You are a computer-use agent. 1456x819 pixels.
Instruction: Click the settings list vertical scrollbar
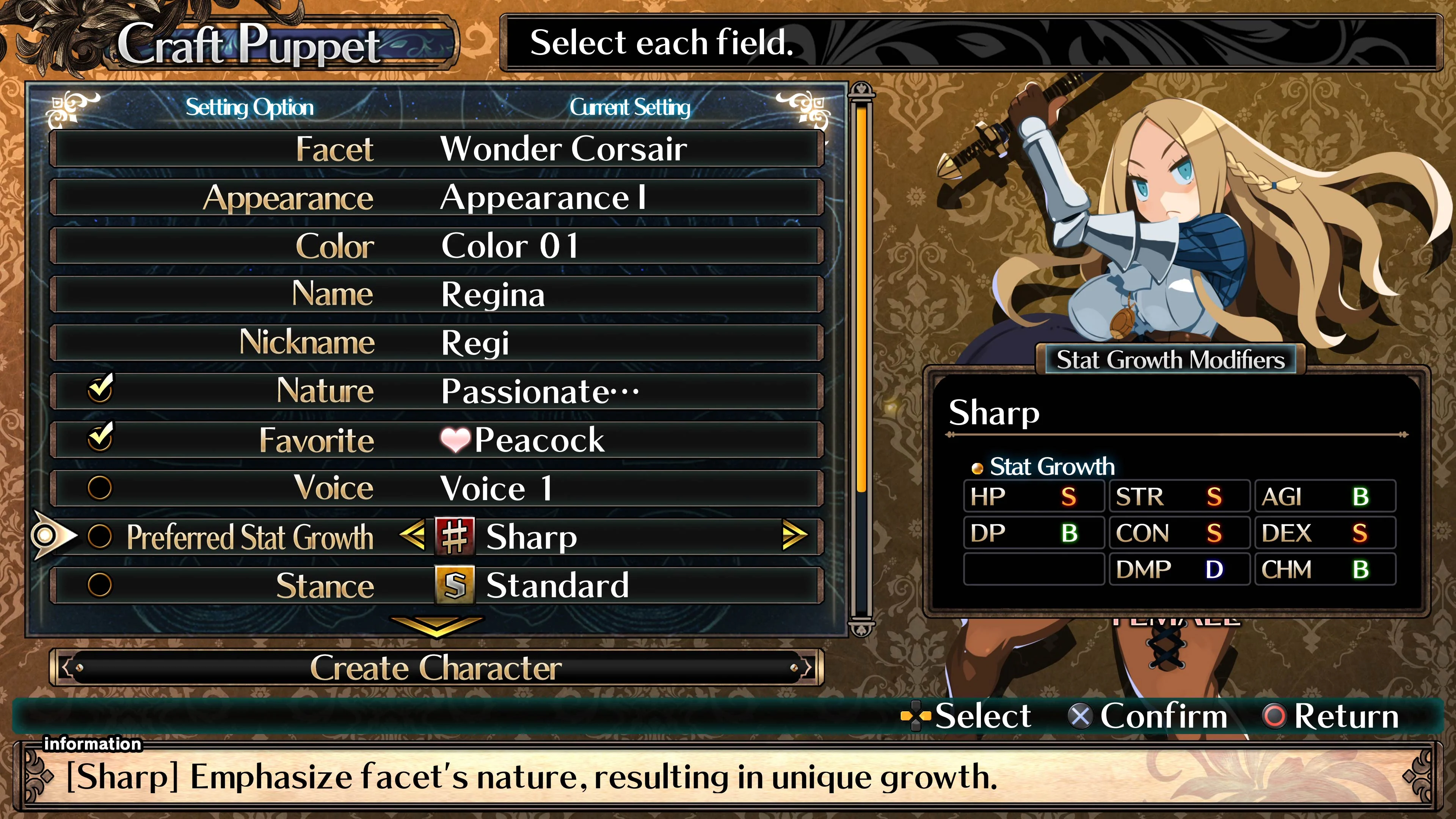pos(861,362)
